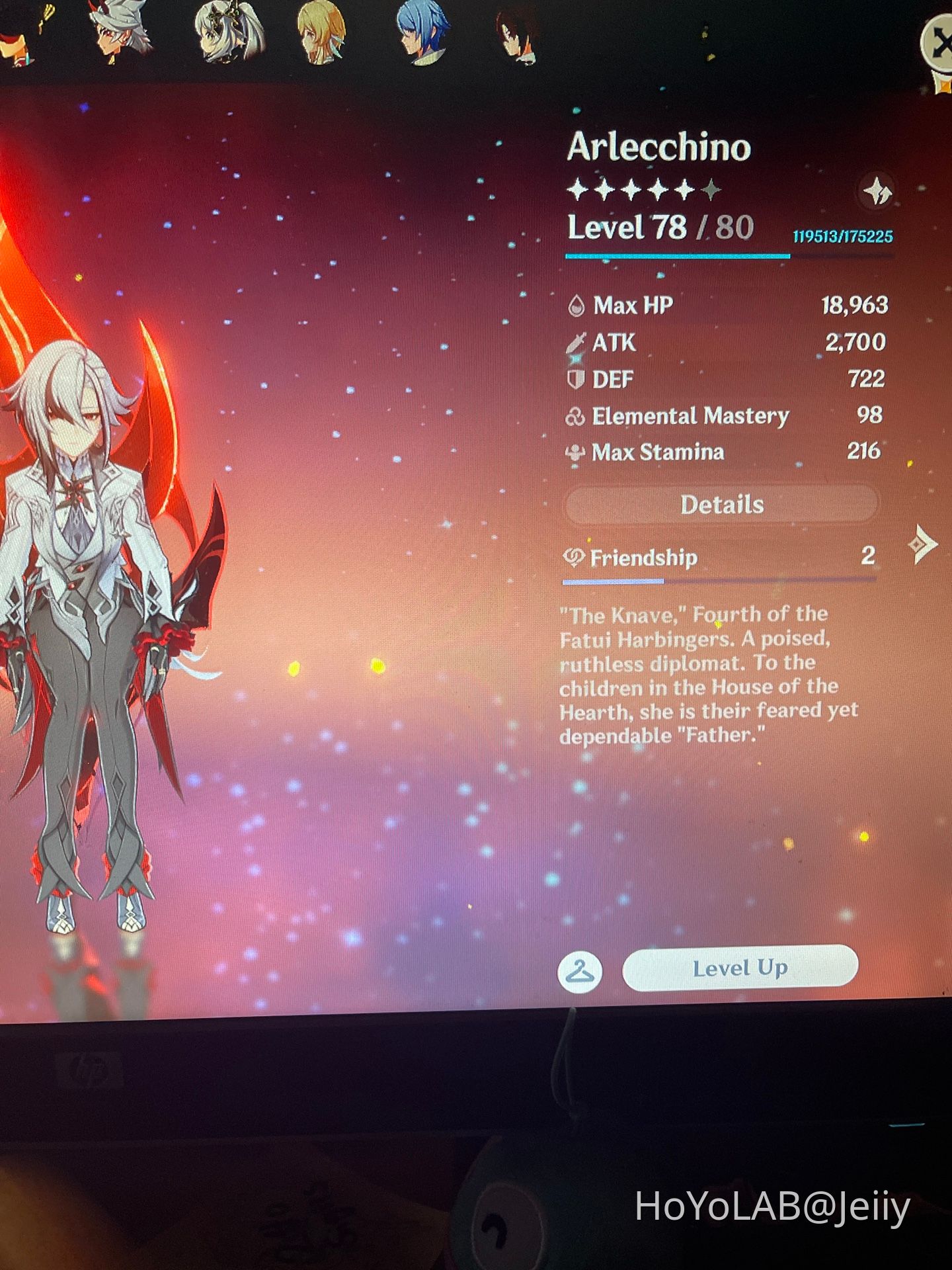952x1270 pixels.
Task: Click the Max HP droplet icon
Action: (x=577, y=306)
